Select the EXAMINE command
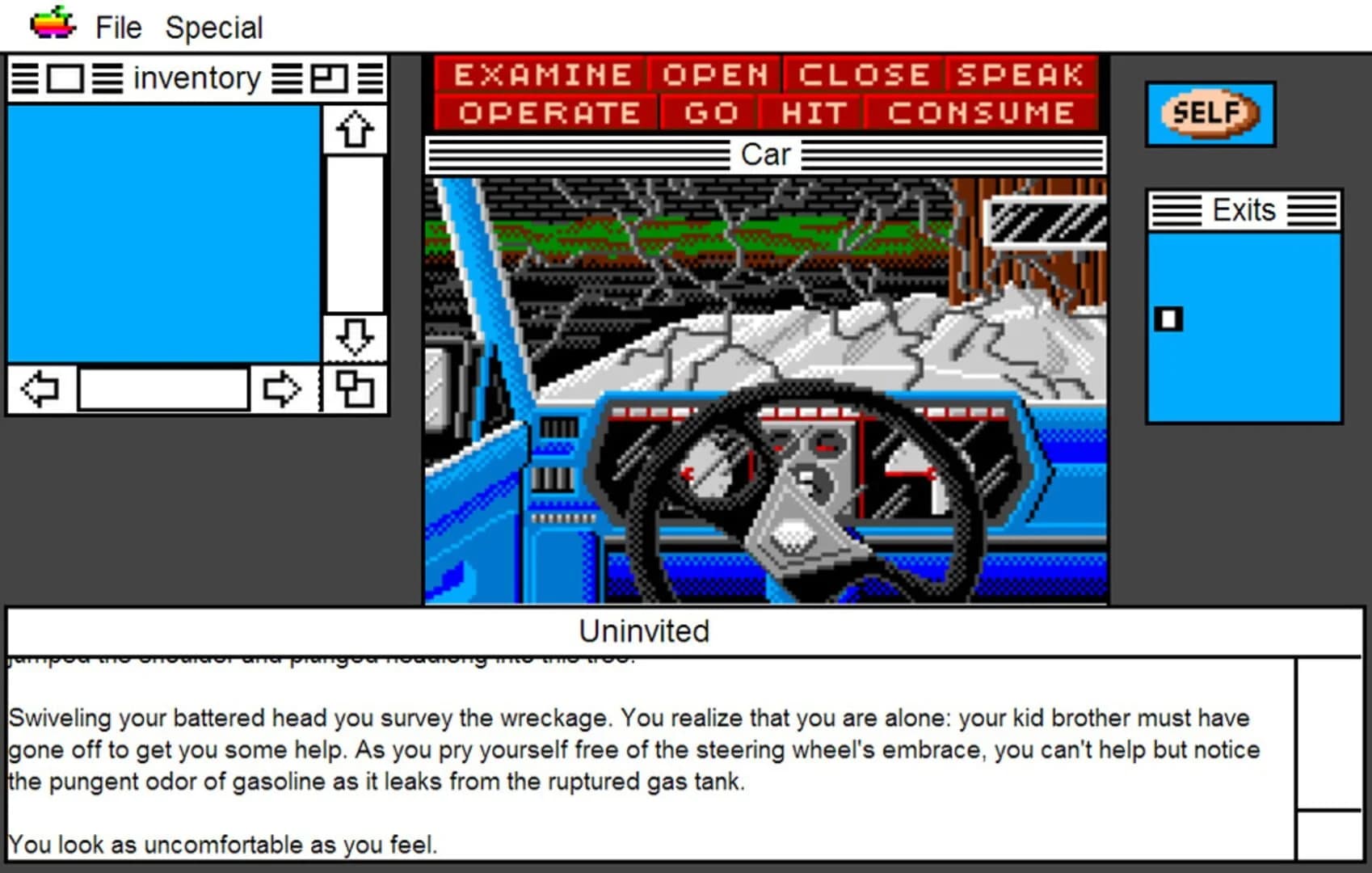The image size is (1372, 873). [x=542, y=74]
